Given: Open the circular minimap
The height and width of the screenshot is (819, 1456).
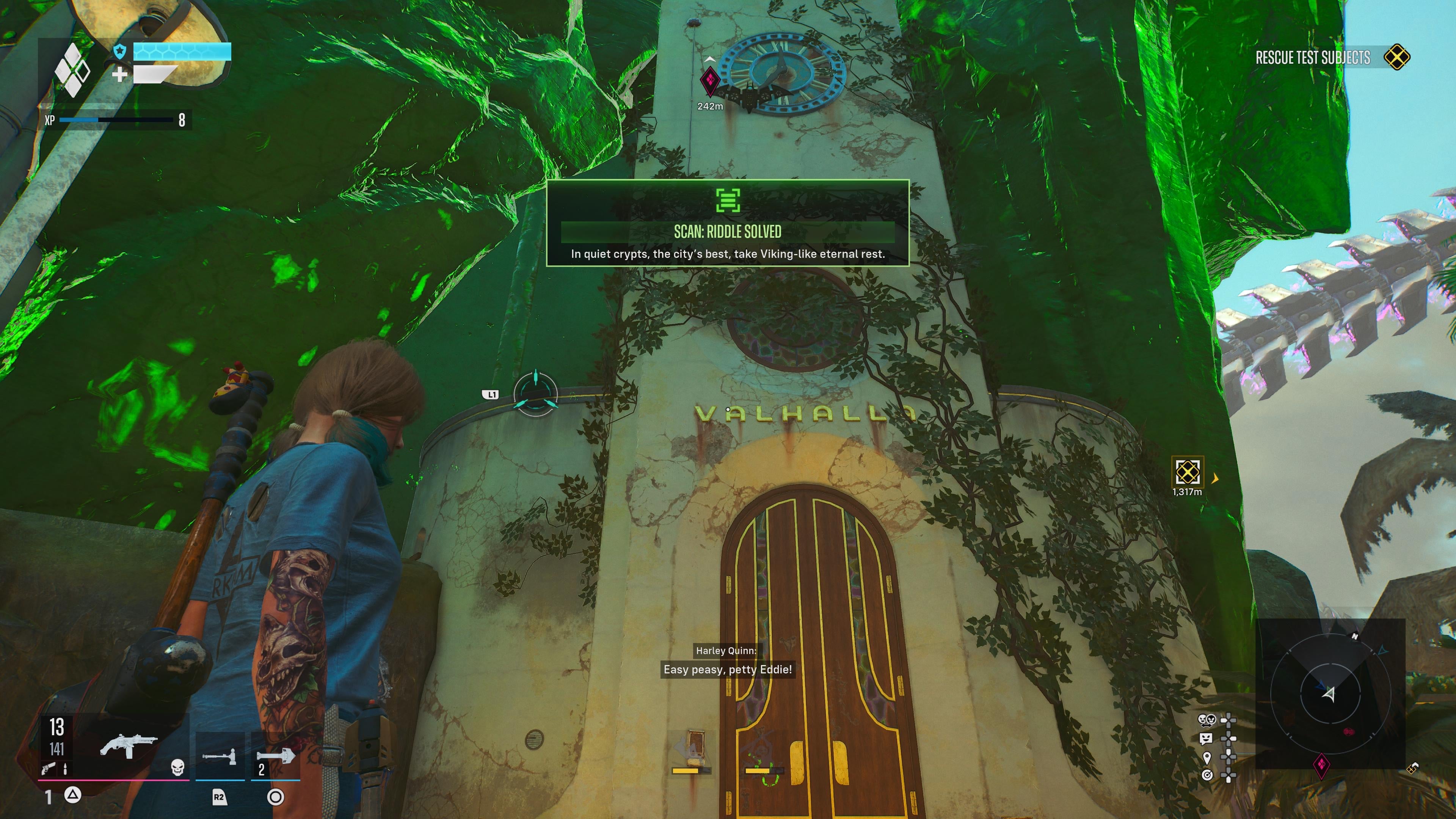Looking at the screenshot, I should pyautogui.click(x=1330, y=693).
